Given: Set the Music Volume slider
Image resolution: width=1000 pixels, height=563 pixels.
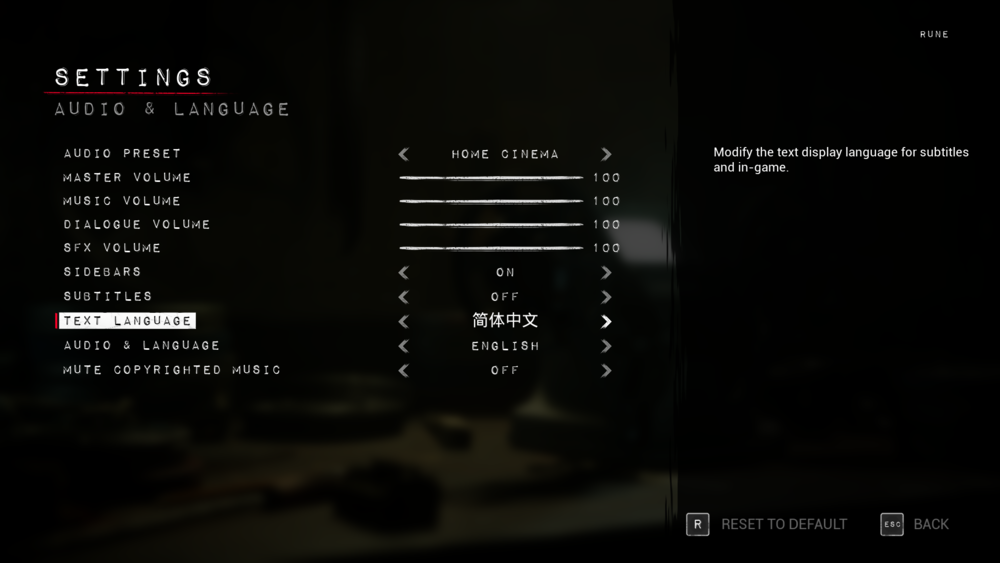Looking at the screenshot, I should tap(490, 201).
